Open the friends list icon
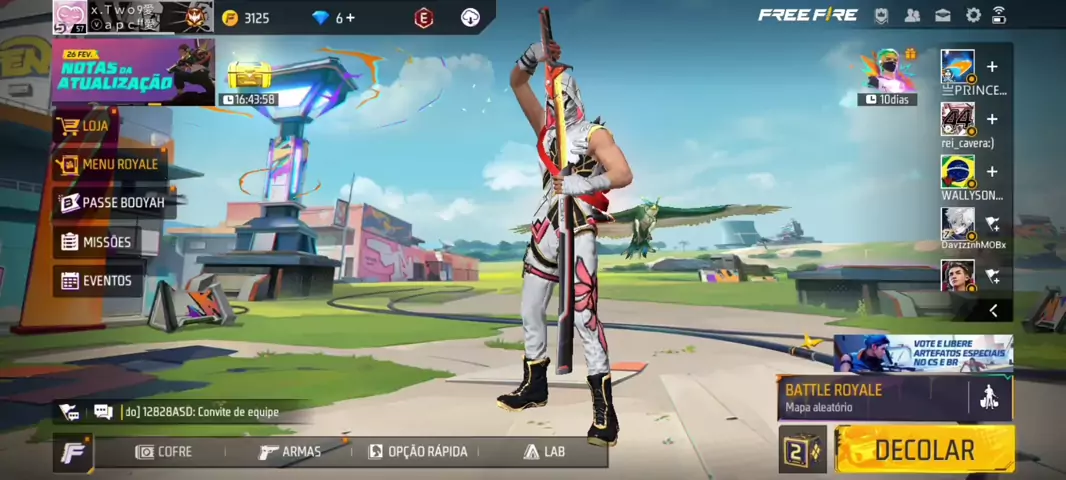The height and width of the screenshot is (480, 1066). click(x=912, y=15)
